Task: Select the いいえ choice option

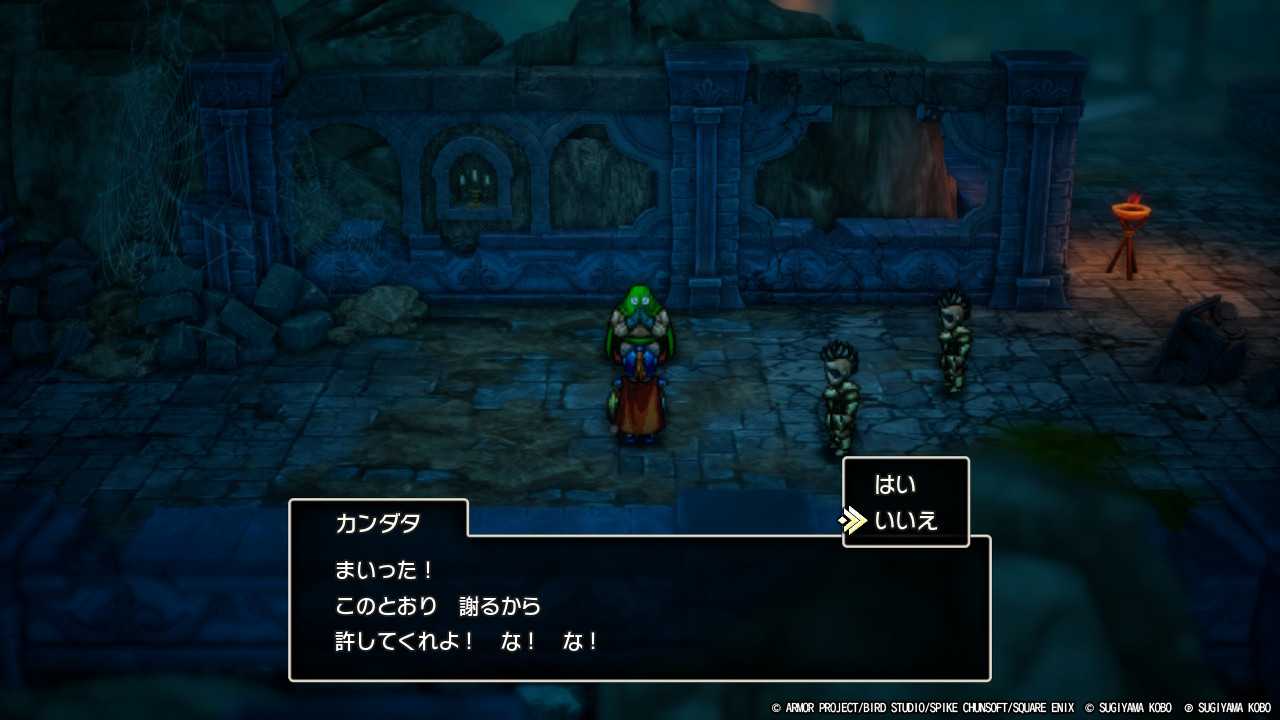Action: tap(905, 519)
